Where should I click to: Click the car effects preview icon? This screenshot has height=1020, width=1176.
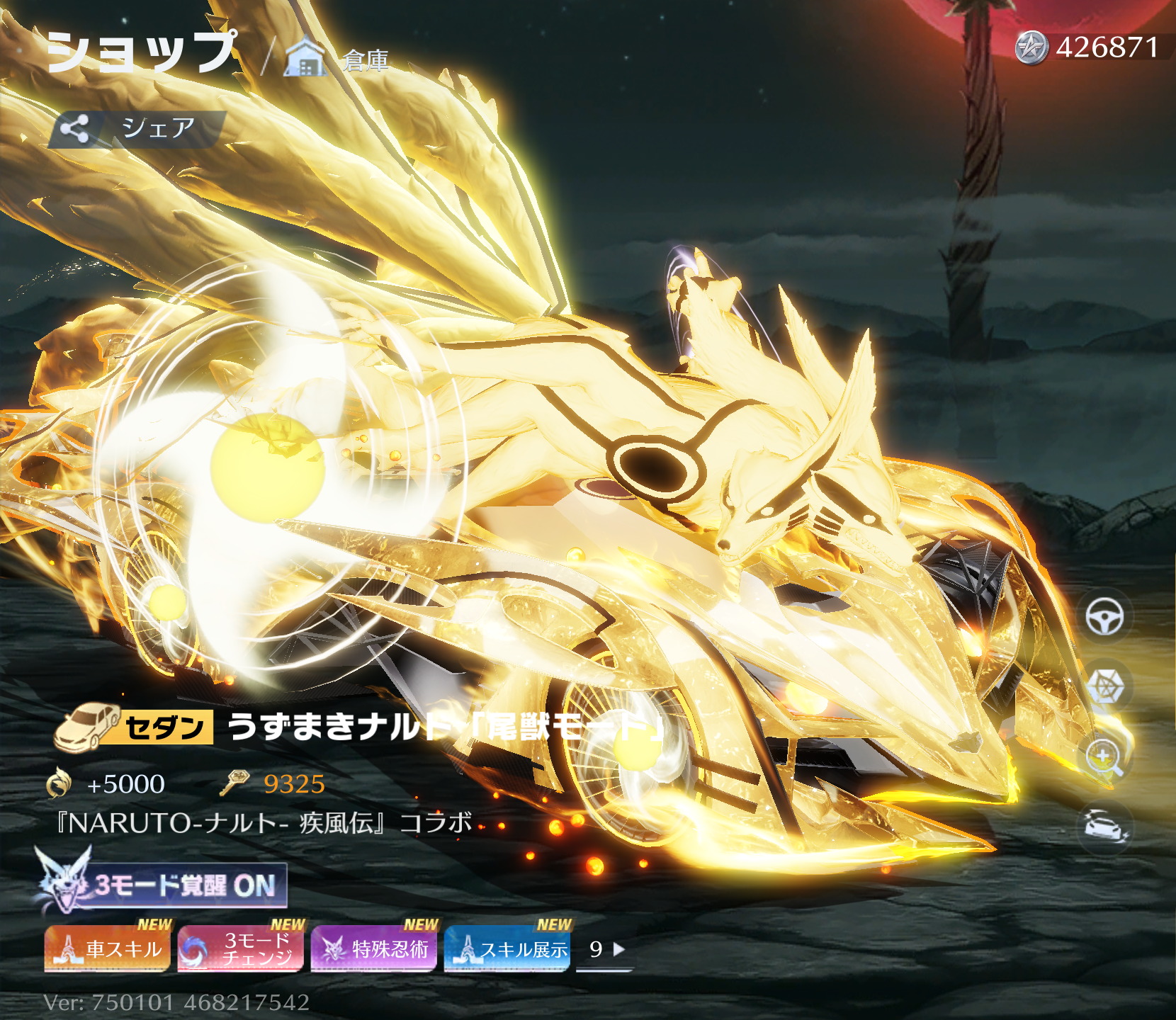(x=1104, y=826)
